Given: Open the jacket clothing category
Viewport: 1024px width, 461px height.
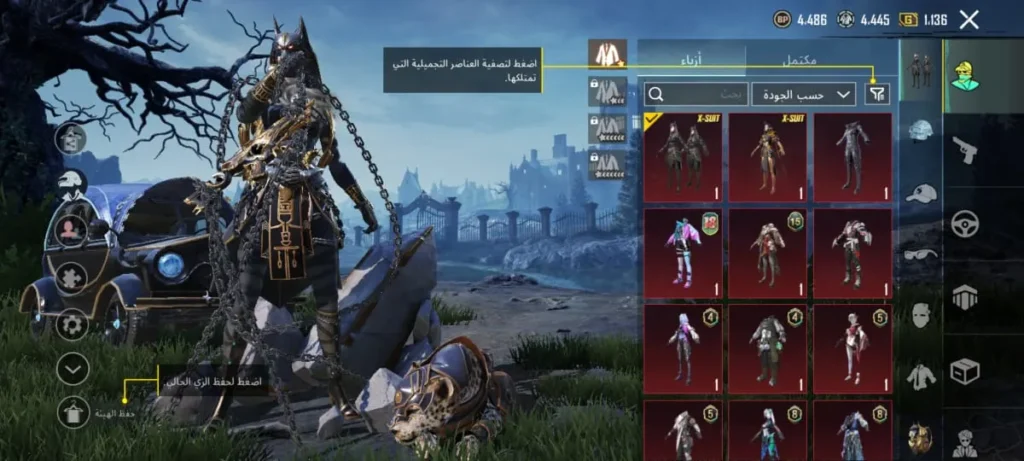Looking at the screenshot, I should pos(921,376).
